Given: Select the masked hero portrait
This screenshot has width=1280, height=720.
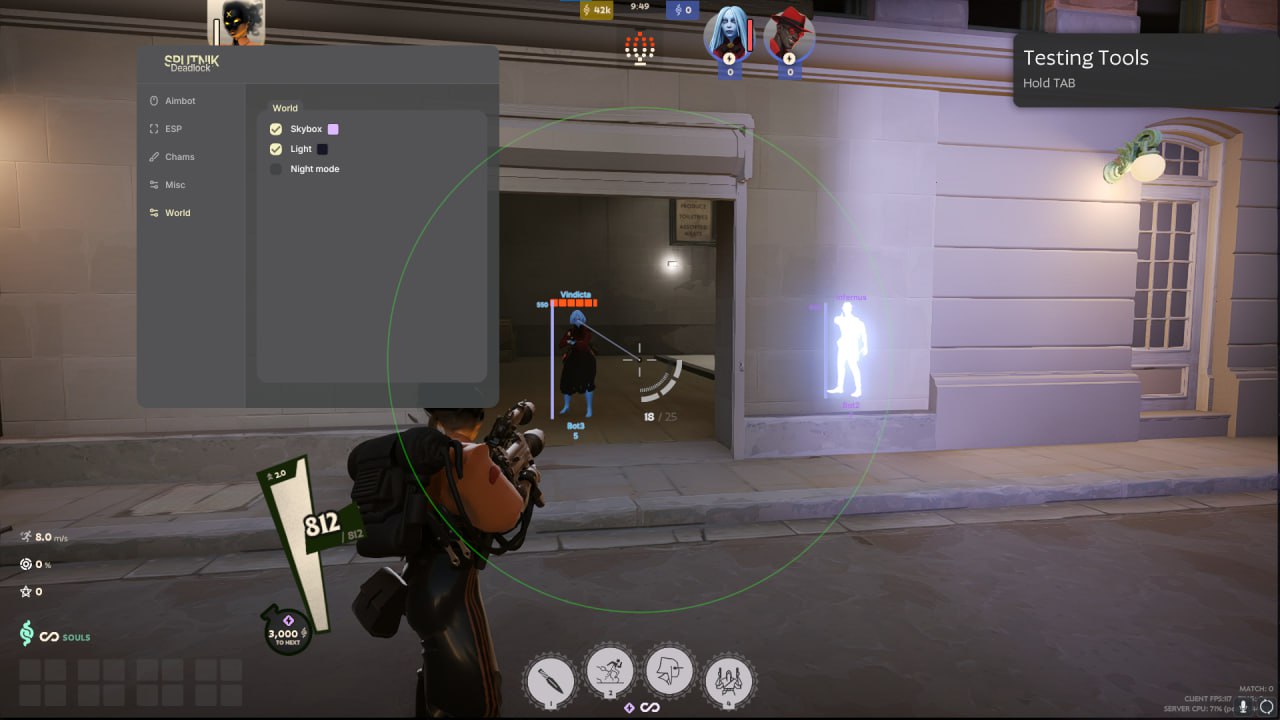Looking at the screenshot, I should coord(236,22).
